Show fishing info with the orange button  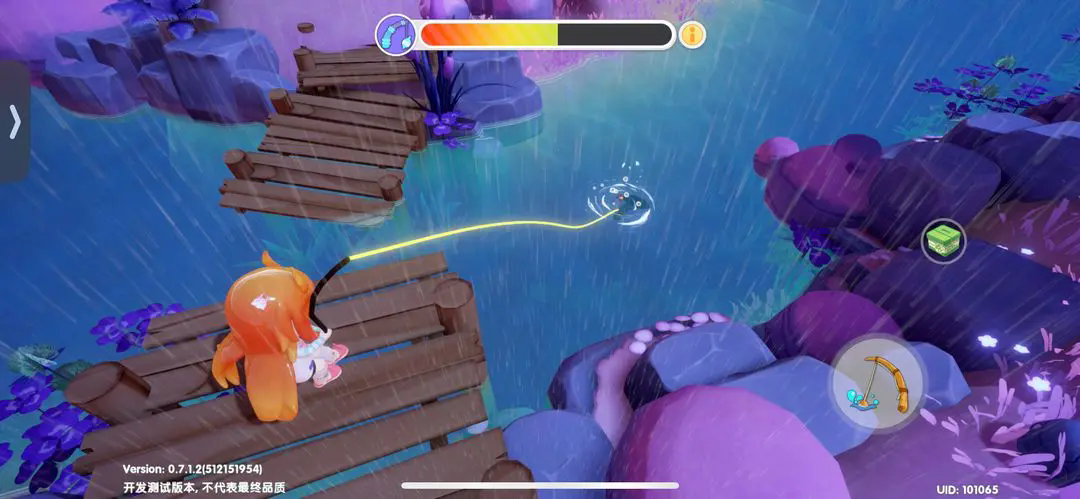click(x=692, y=35)
